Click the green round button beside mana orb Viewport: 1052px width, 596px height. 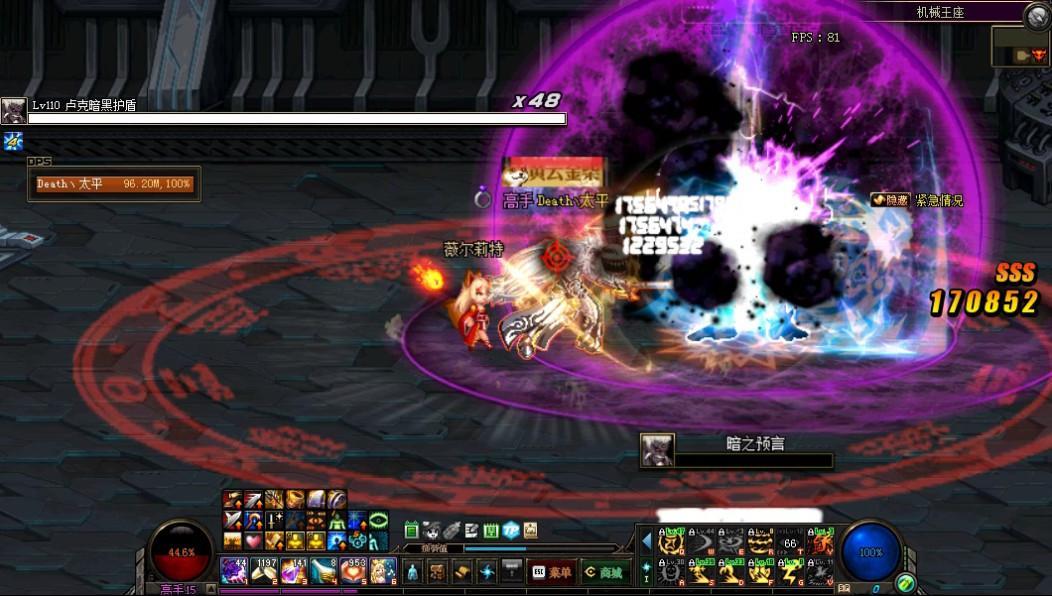(905, 582)
